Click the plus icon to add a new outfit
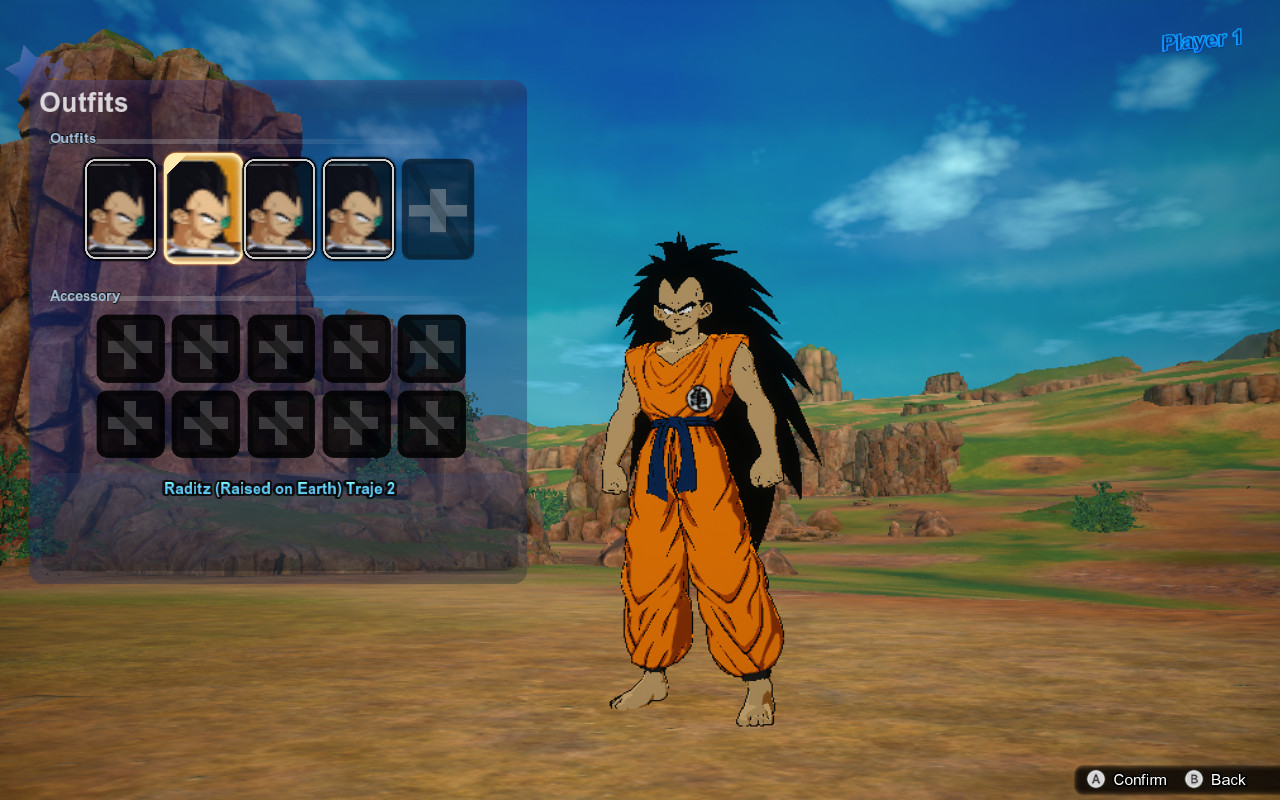The width and height of the screenshot is (1280, 800). (x=437, y=207)
